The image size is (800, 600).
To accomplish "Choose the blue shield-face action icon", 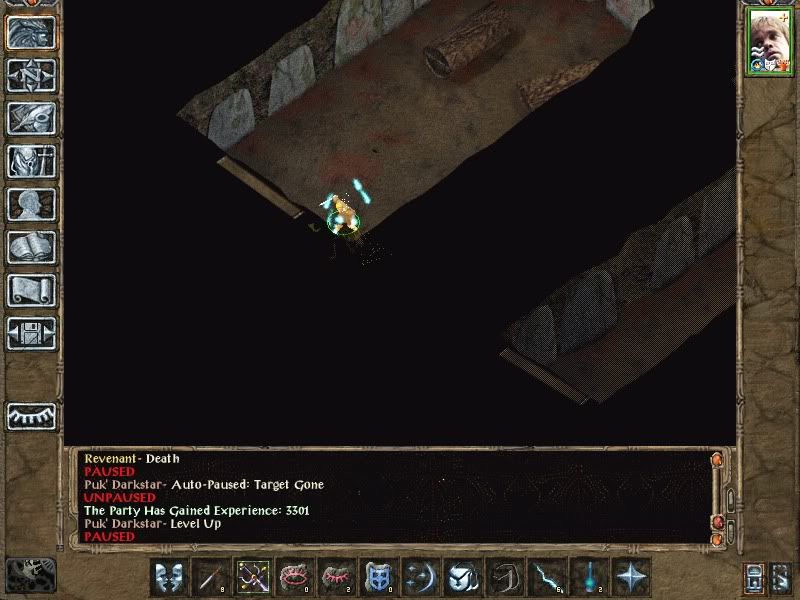I will coord(379,577).
